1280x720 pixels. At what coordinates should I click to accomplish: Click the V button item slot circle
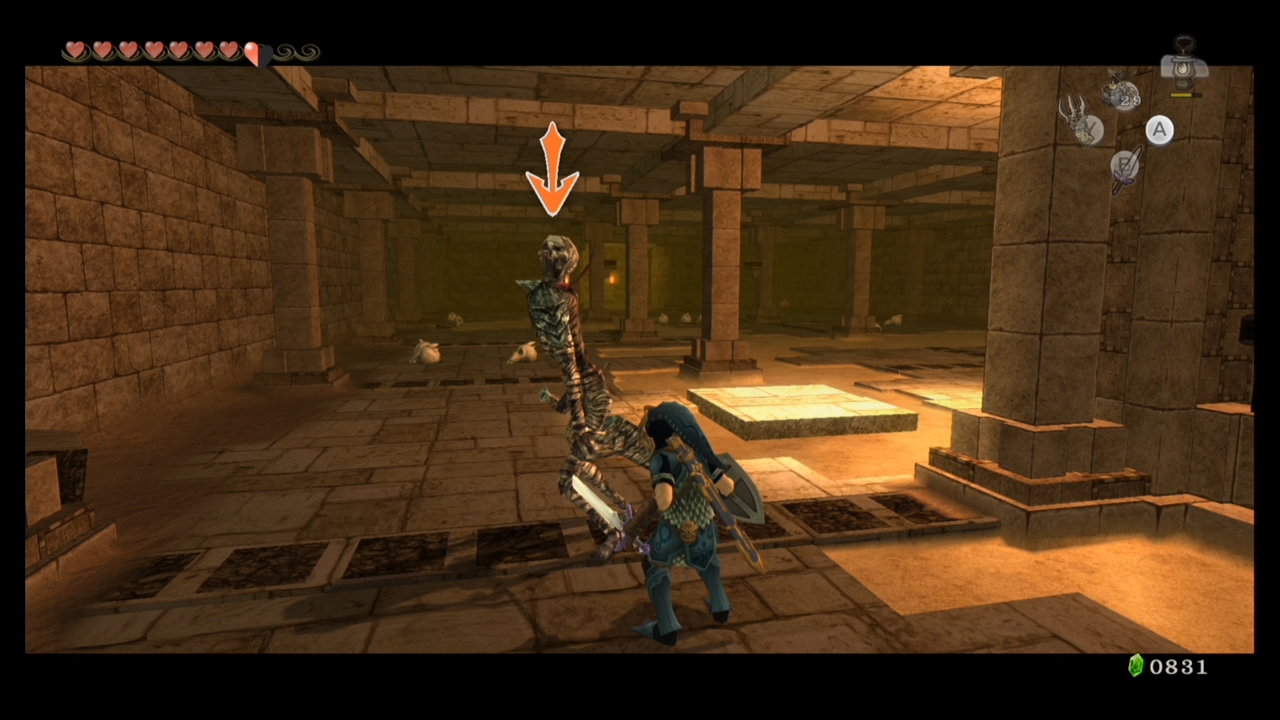[x=1089, y=129]
